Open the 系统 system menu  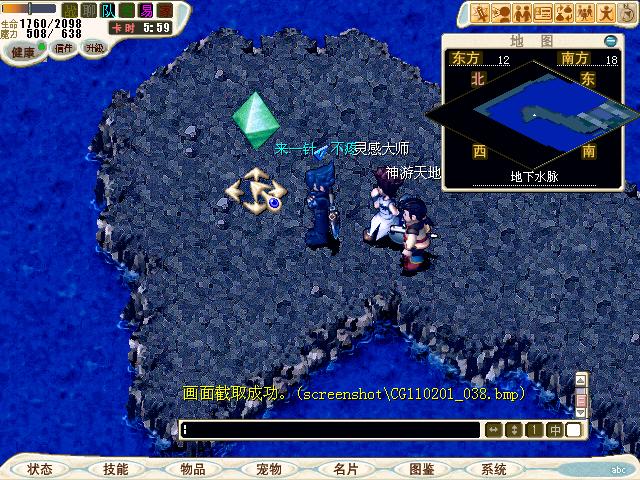[x=494, y=469]
